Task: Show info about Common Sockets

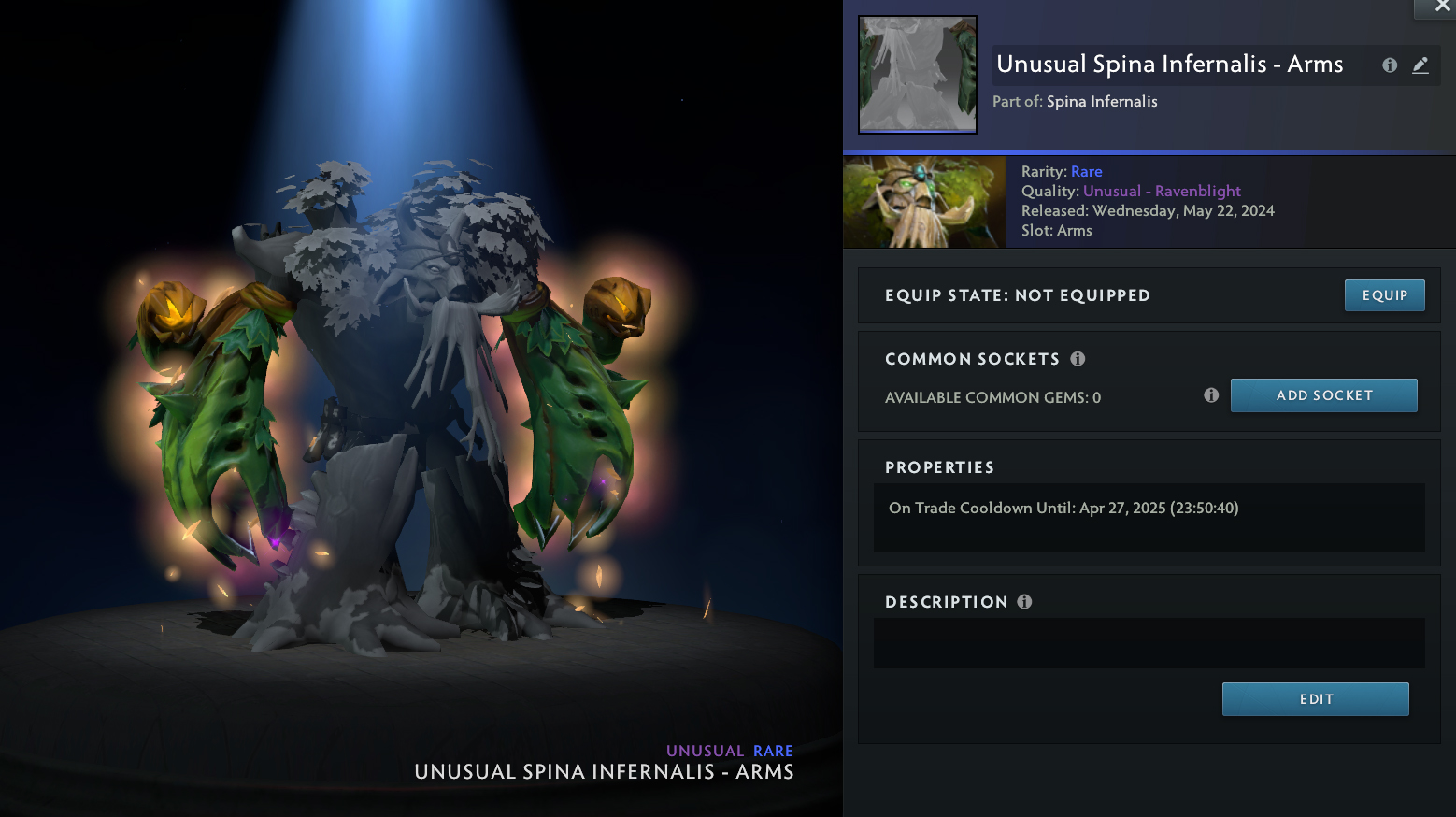Action: pos(1078,359)
